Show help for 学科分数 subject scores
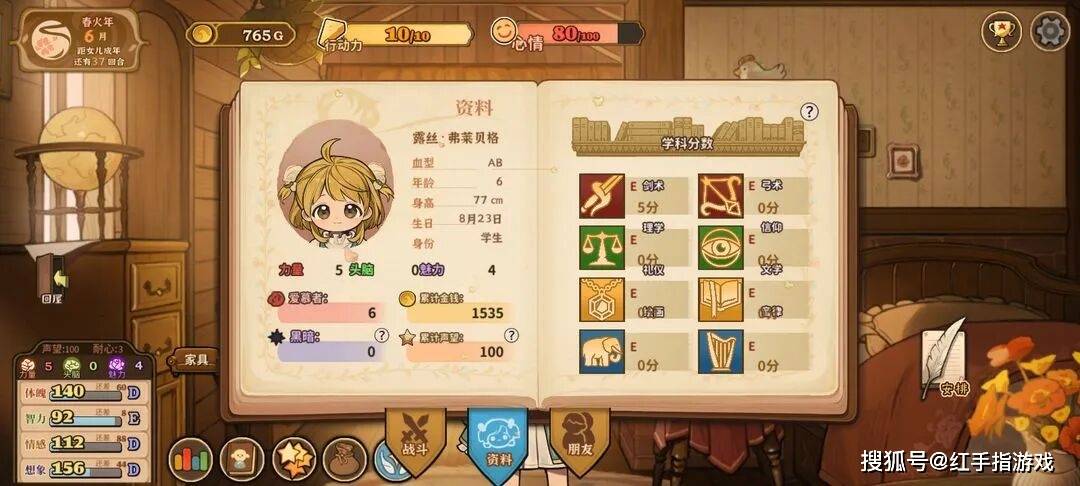1080x486 pixels. 809,112
